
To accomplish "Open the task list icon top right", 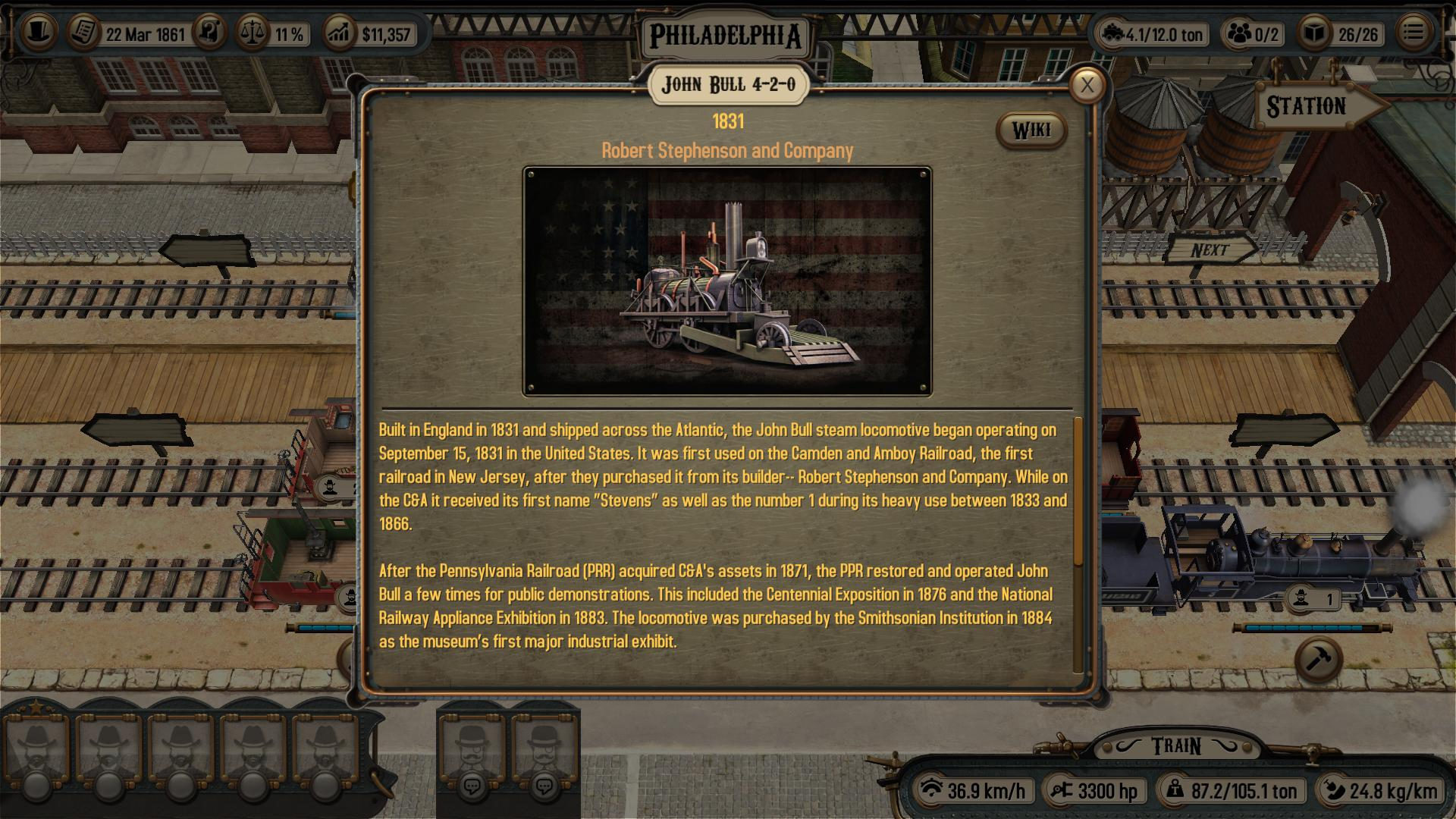I will pyautogui.click(x=1412, y=32).
